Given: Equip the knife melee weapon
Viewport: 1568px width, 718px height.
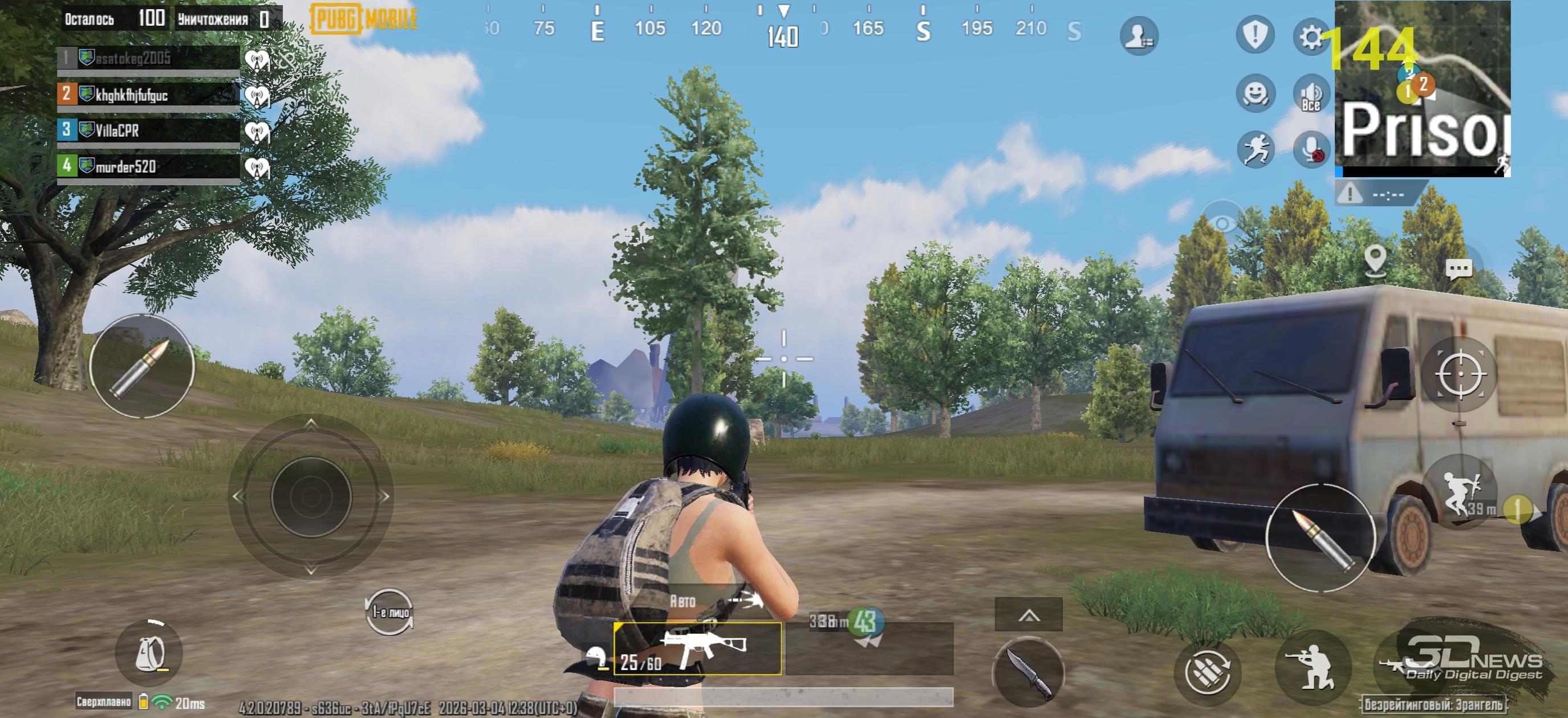Looking at the screenshot, I should (x=1028, y=672).
